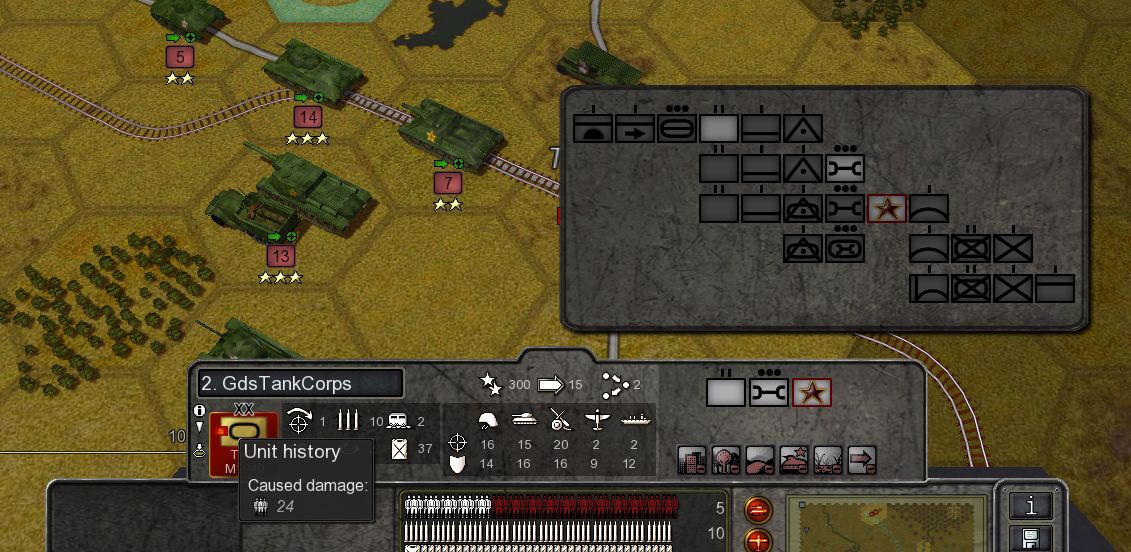This screenshot has width=1131, height=552.
Task: Click the wrench slot in the unit panel
Action: pyautogui.click(x=769, y=393)
